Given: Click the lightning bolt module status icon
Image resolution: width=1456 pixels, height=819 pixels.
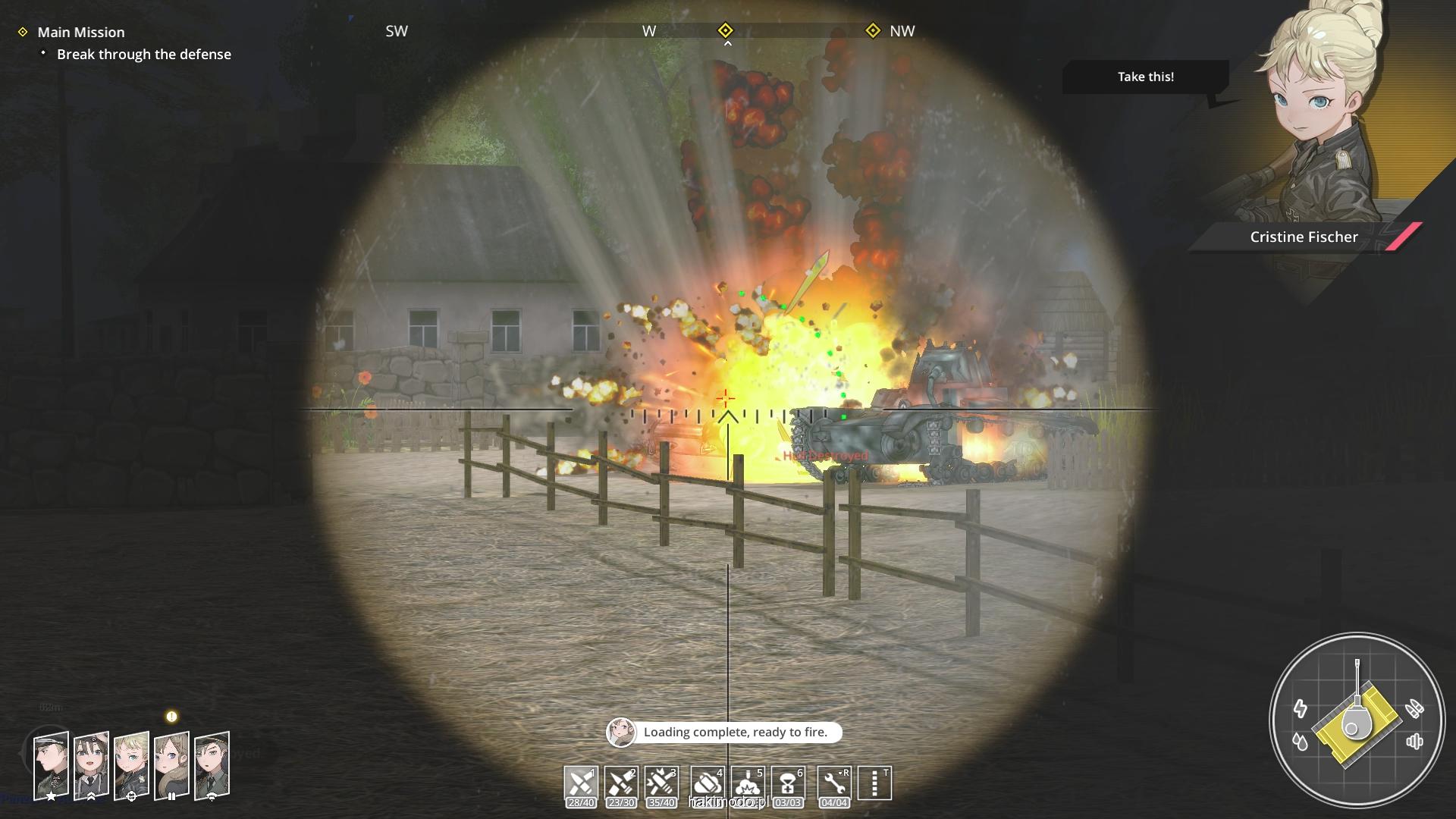Looking at the screenshot, I should point(1301,708).
